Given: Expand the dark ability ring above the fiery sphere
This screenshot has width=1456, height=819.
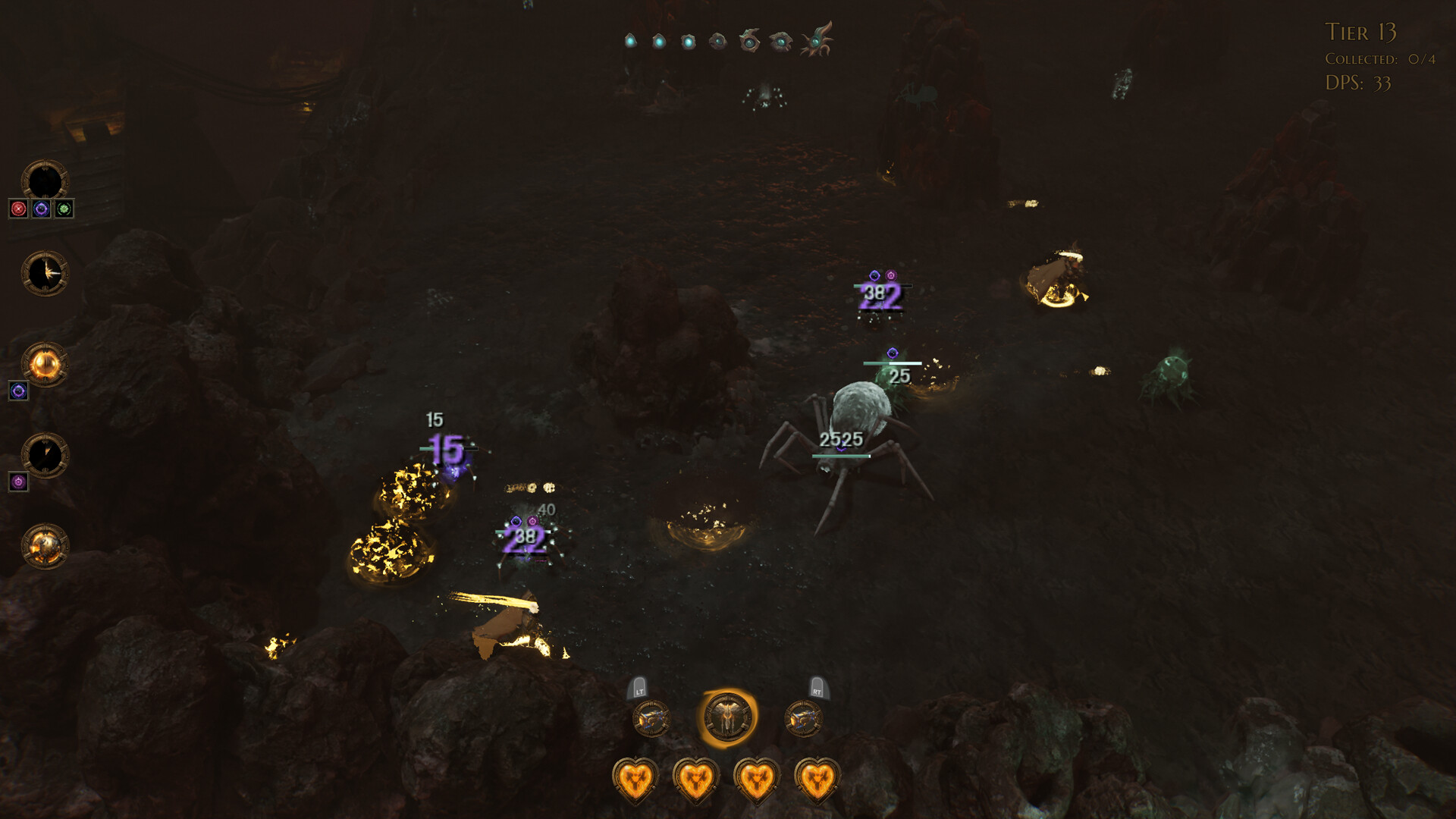Looking at the screenshot, I should pyautogui.click(x=44, y=455).
